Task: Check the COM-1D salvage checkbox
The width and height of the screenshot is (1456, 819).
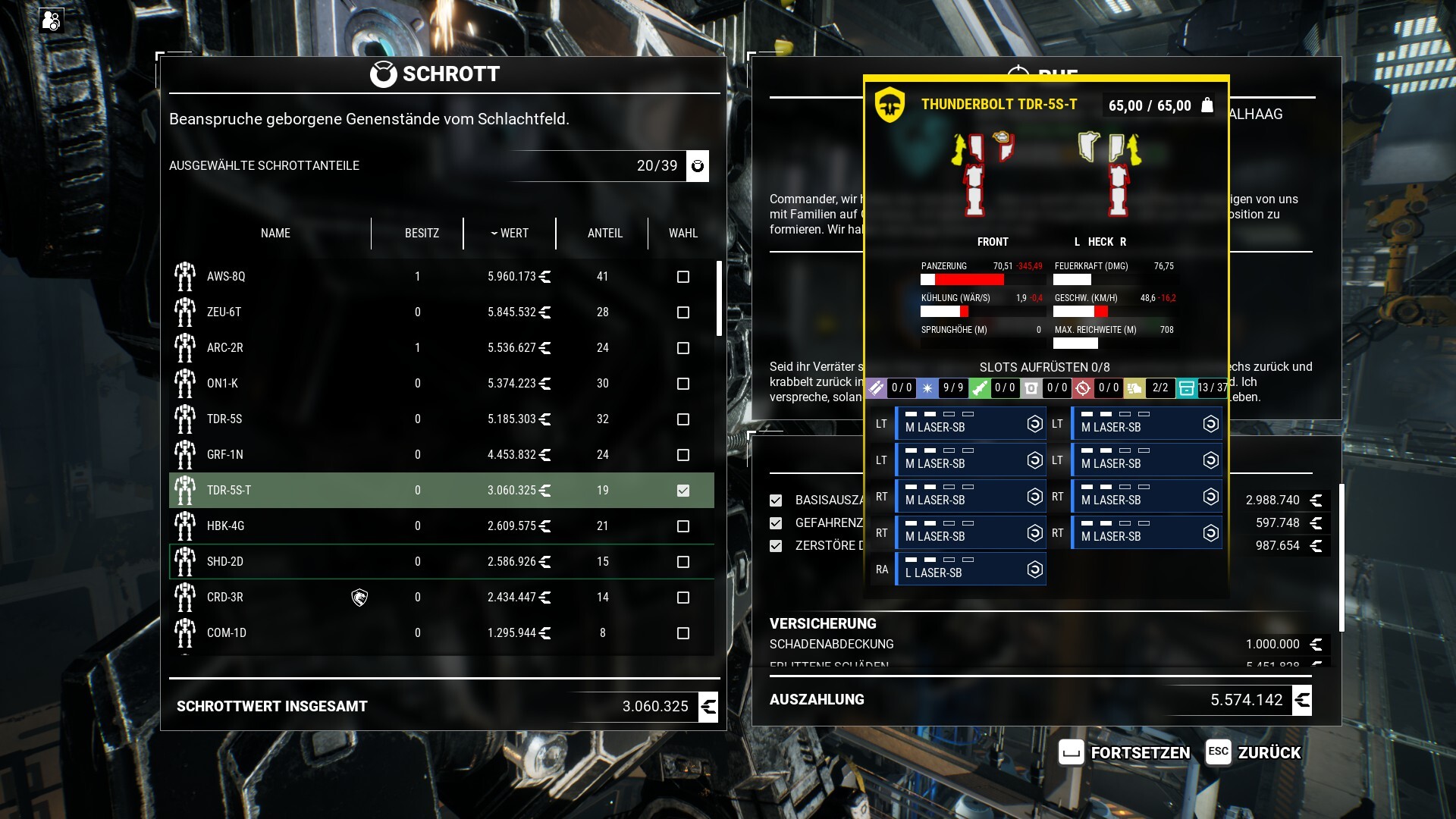Action: tap(683, 633)
